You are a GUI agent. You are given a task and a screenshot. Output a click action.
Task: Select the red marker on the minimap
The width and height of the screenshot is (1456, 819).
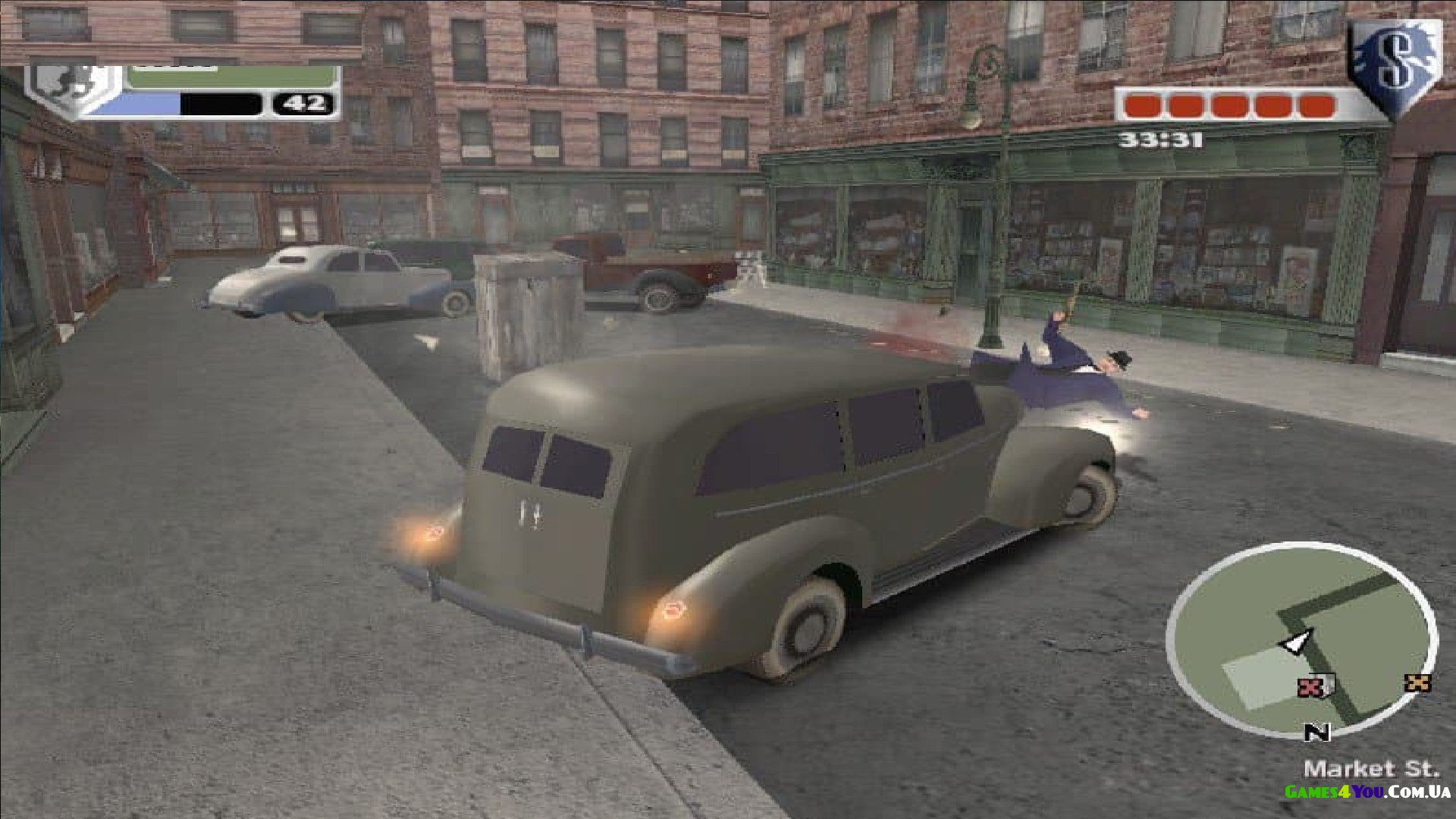click(x=1310, y=688)
